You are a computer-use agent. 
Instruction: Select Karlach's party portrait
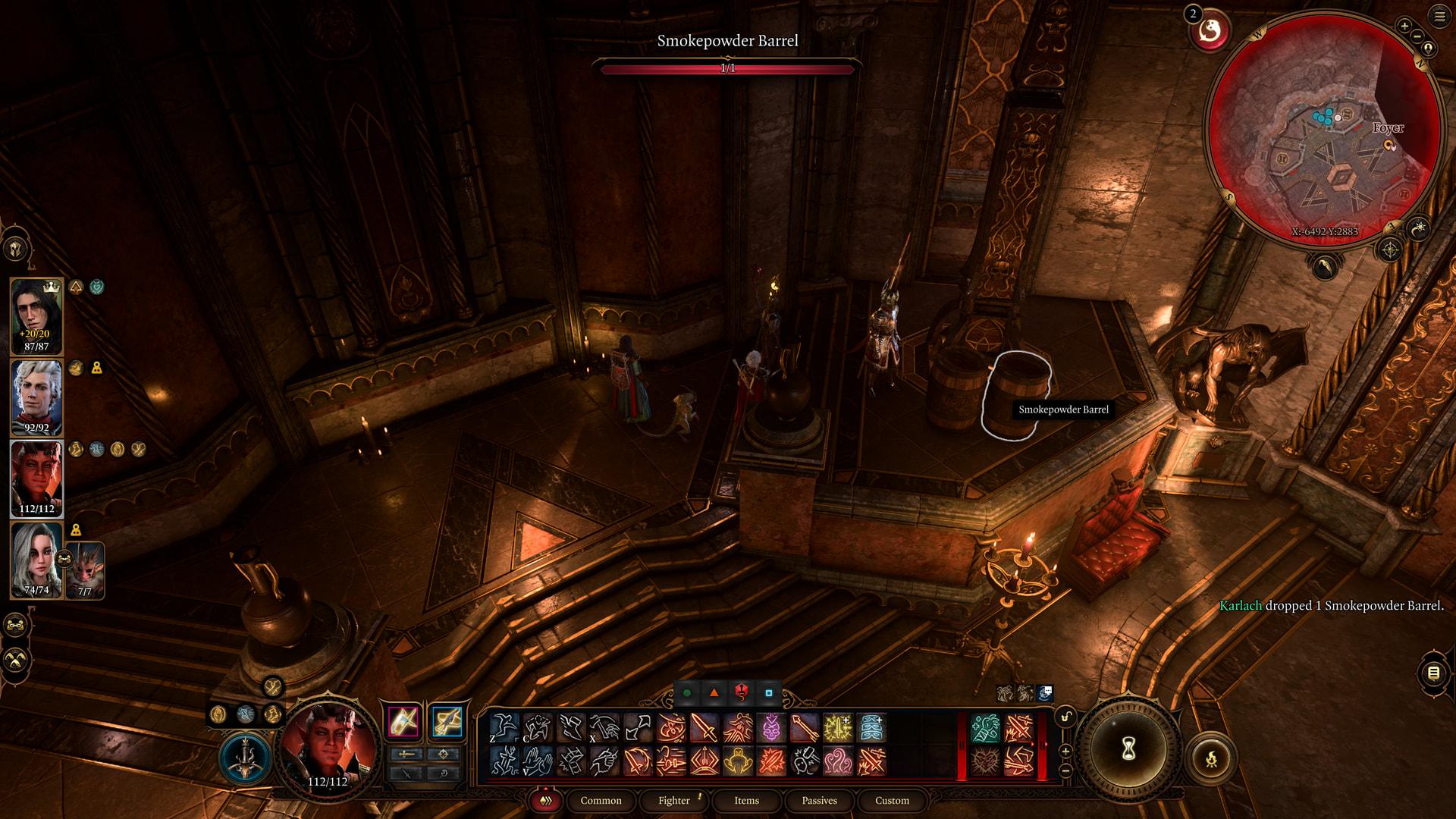(36, 479)
